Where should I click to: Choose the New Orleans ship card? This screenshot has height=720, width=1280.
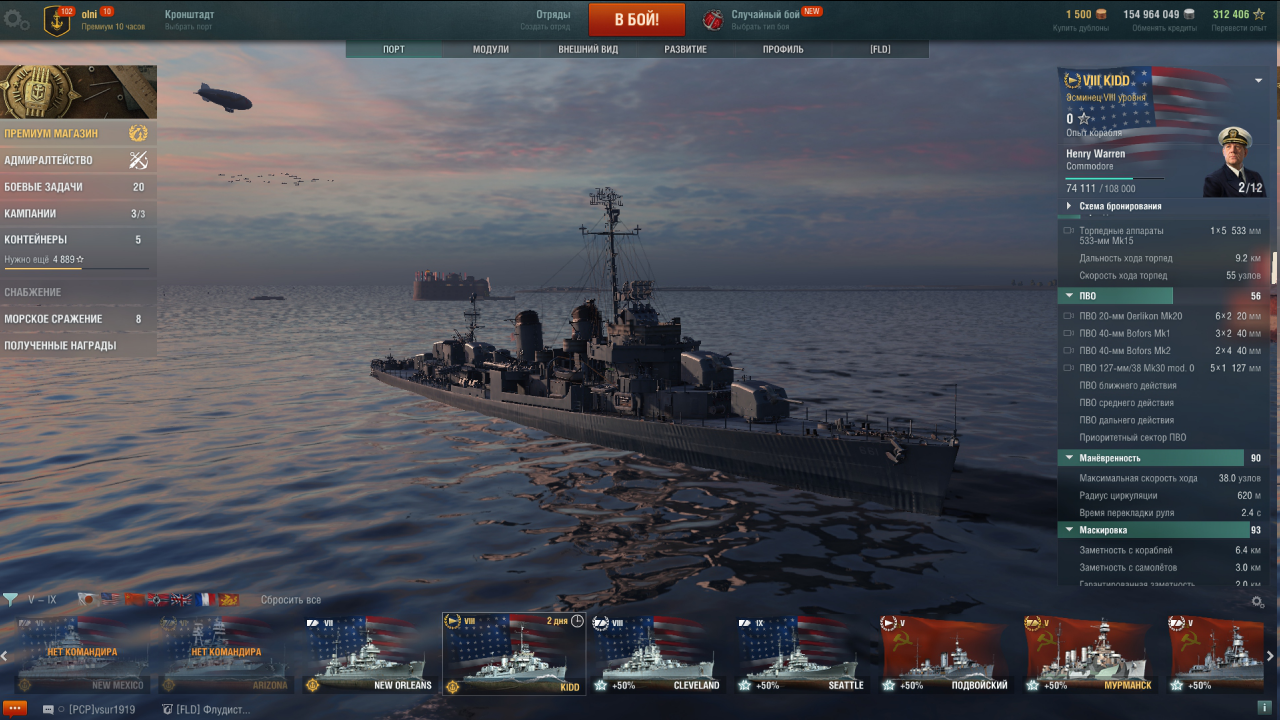pos(370,655)
